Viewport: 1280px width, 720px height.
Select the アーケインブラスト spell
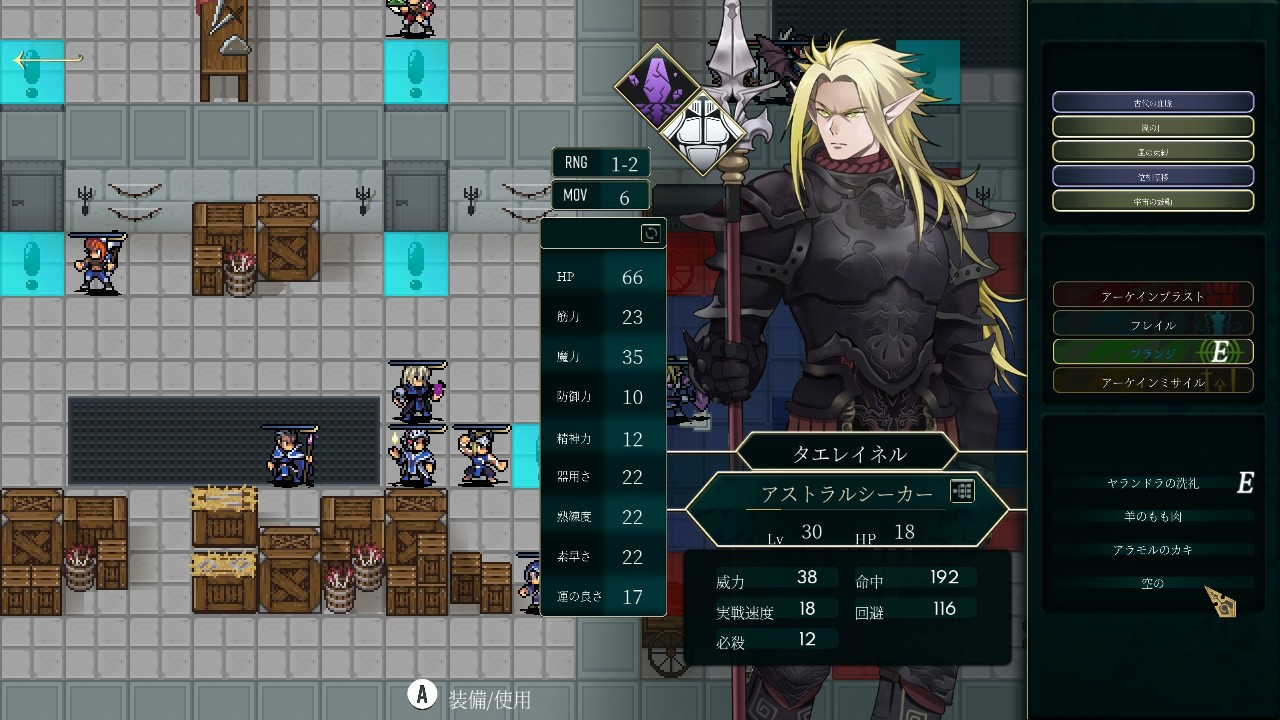click(1152, 296)
